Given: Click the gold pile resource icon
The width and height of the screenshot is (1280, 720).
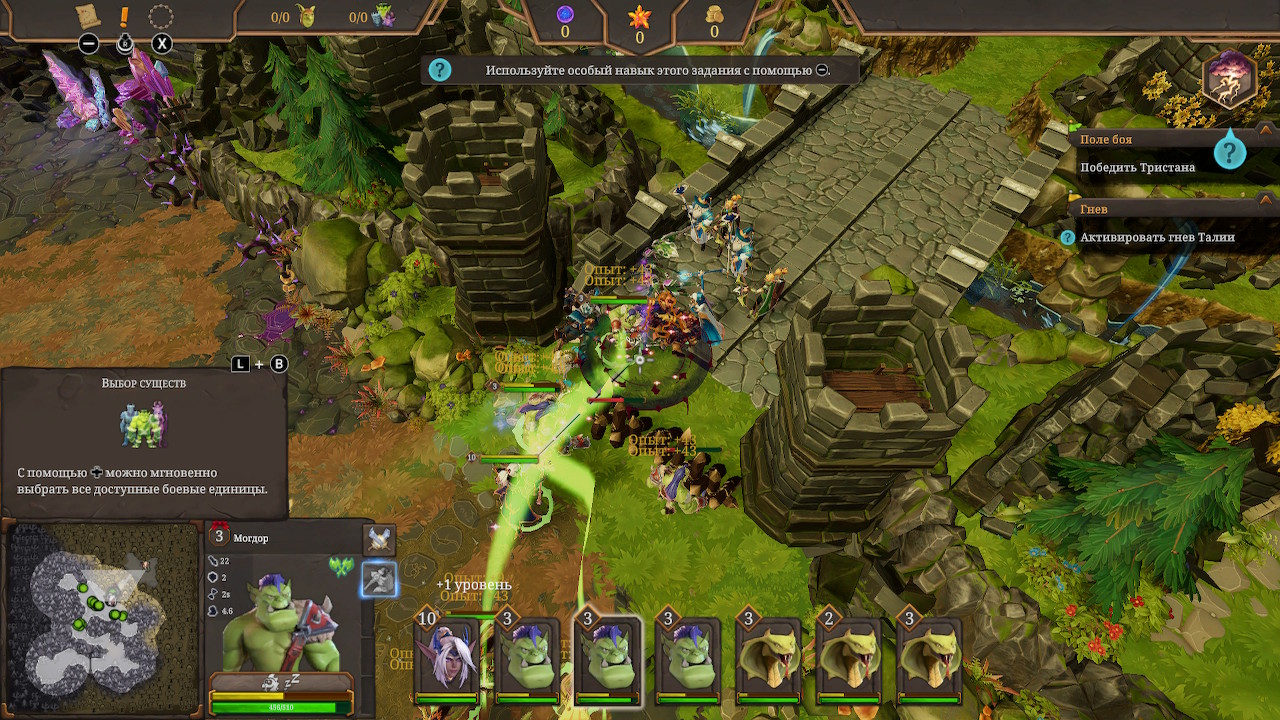Looking at the screenshot, I should [x=714, y=14].
